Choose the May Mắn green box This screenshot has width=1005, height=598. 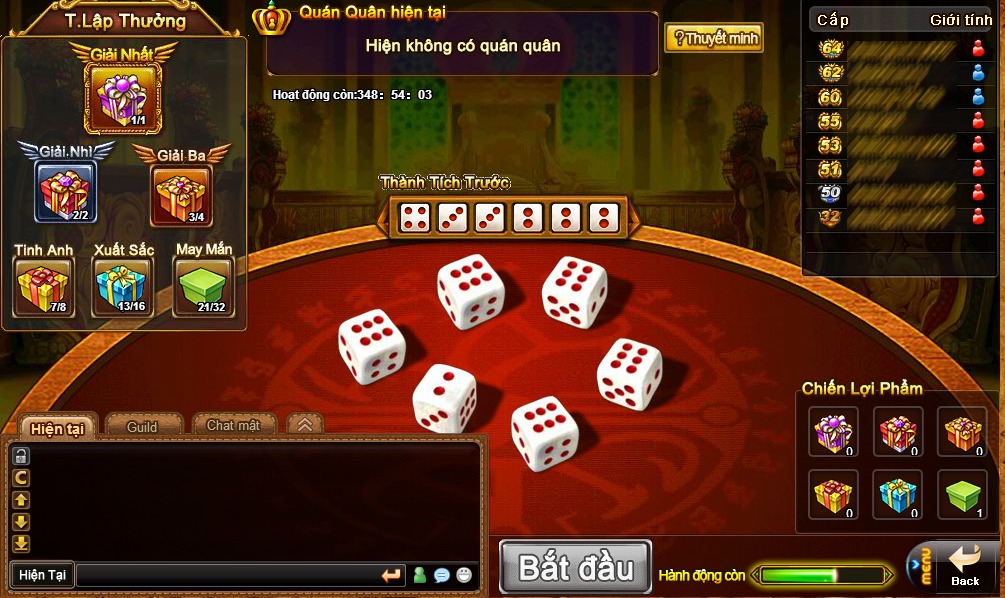203,285
